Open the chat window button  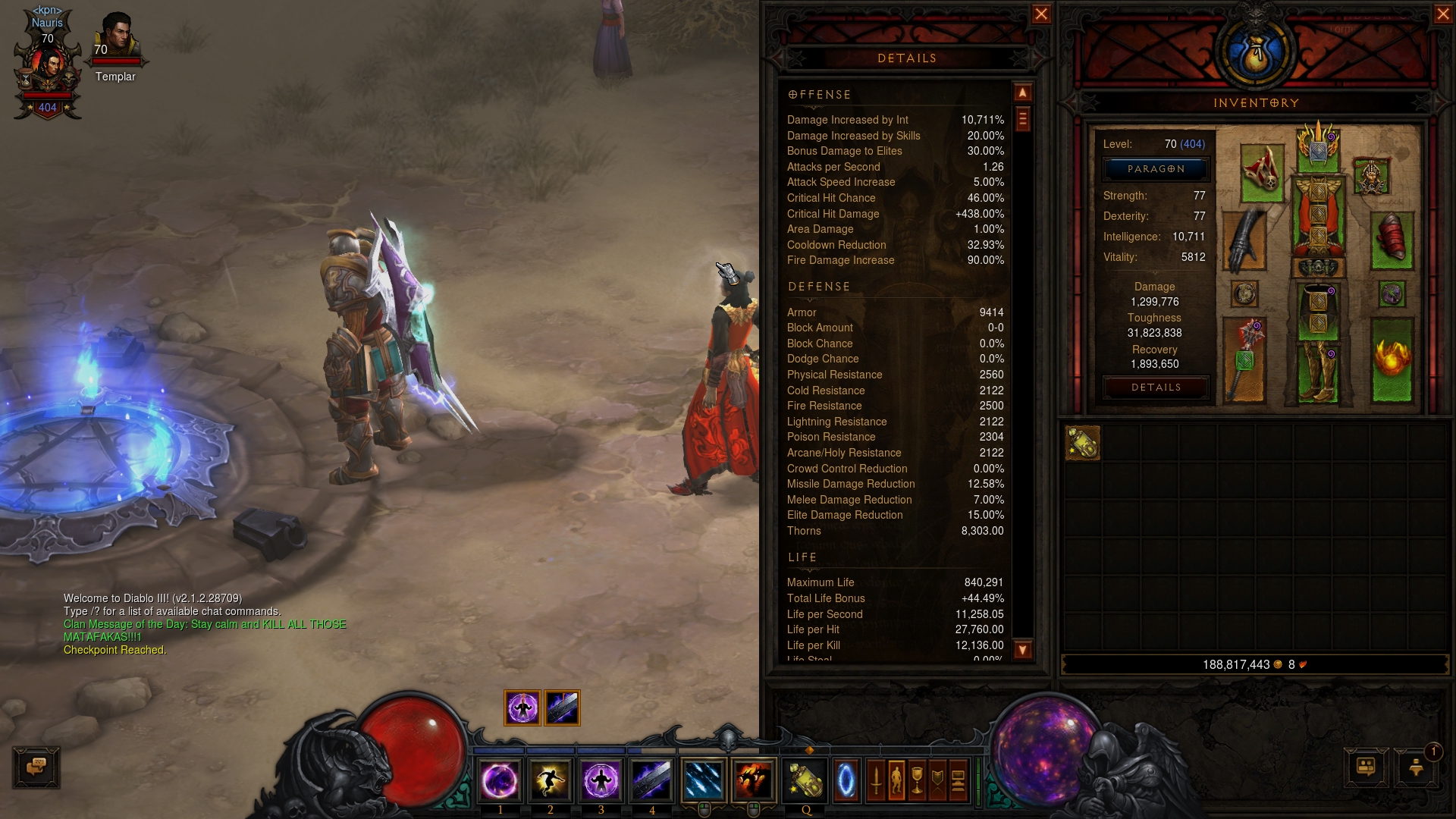click(x=36, y=767)
